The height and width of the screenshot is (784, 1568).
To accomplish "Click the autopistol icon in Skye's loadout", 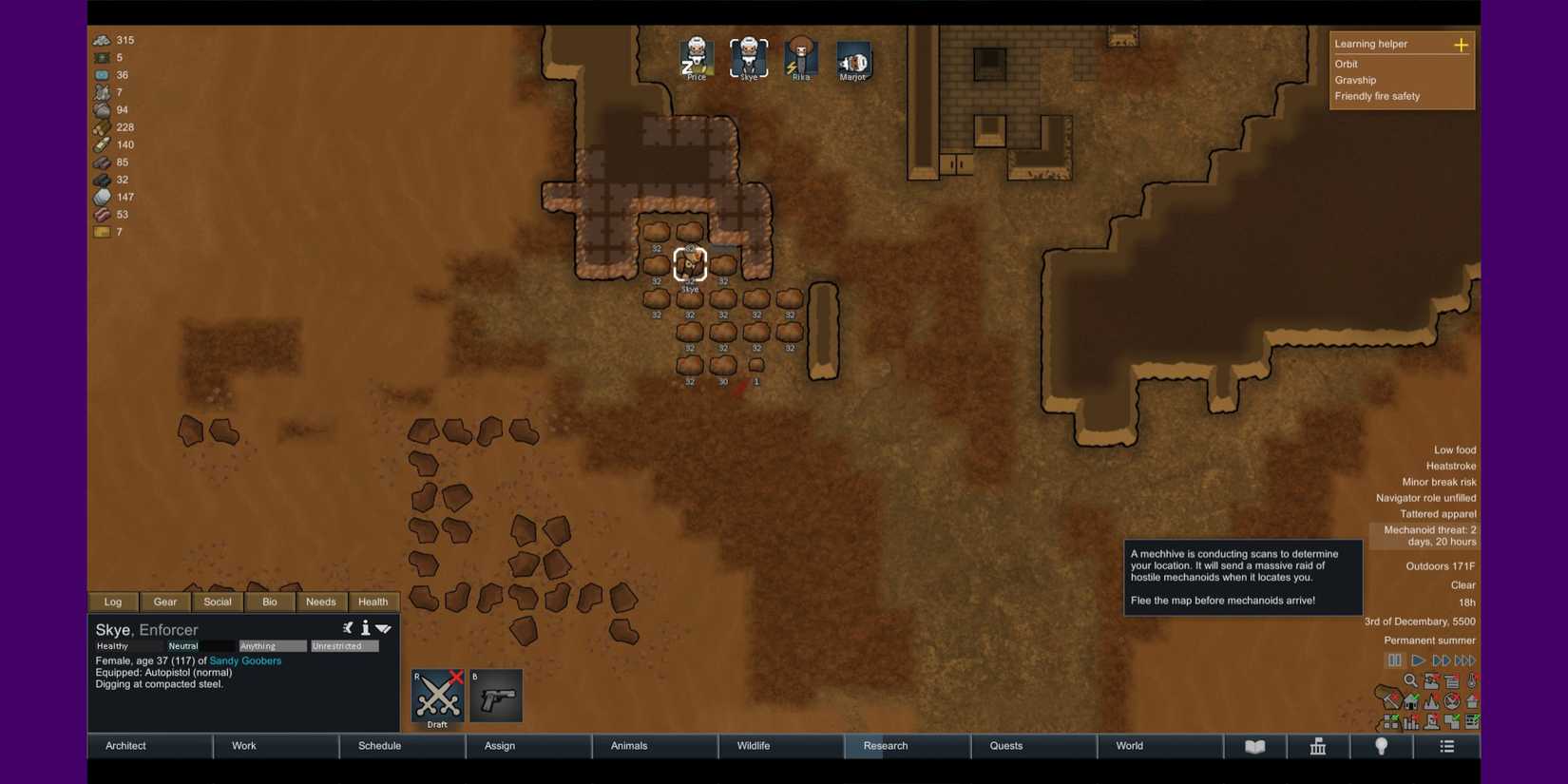I will point(495,695).
